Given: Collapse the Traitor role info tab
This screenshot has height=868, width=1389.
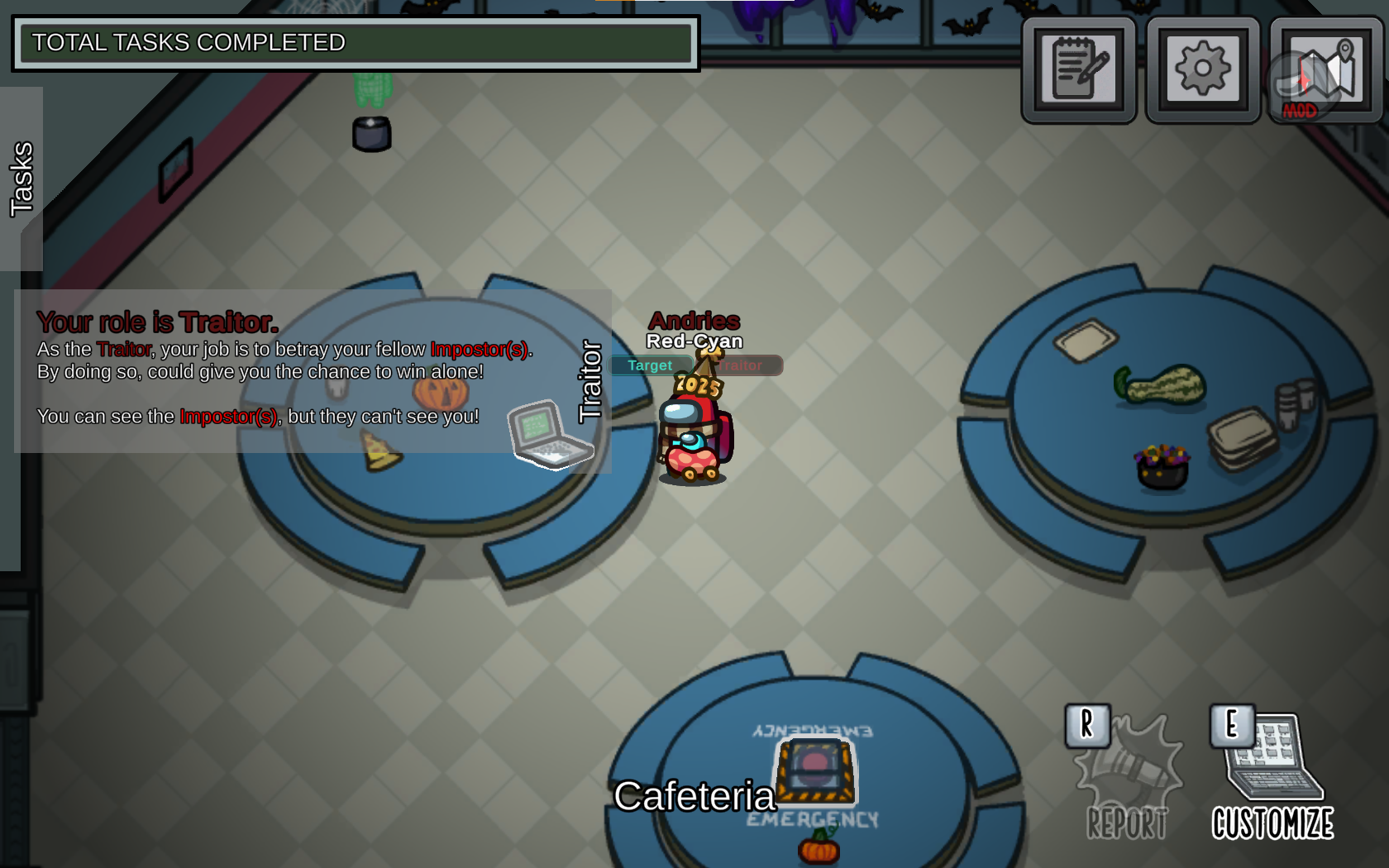Looking at the screenshot, I should pos(590,381).
